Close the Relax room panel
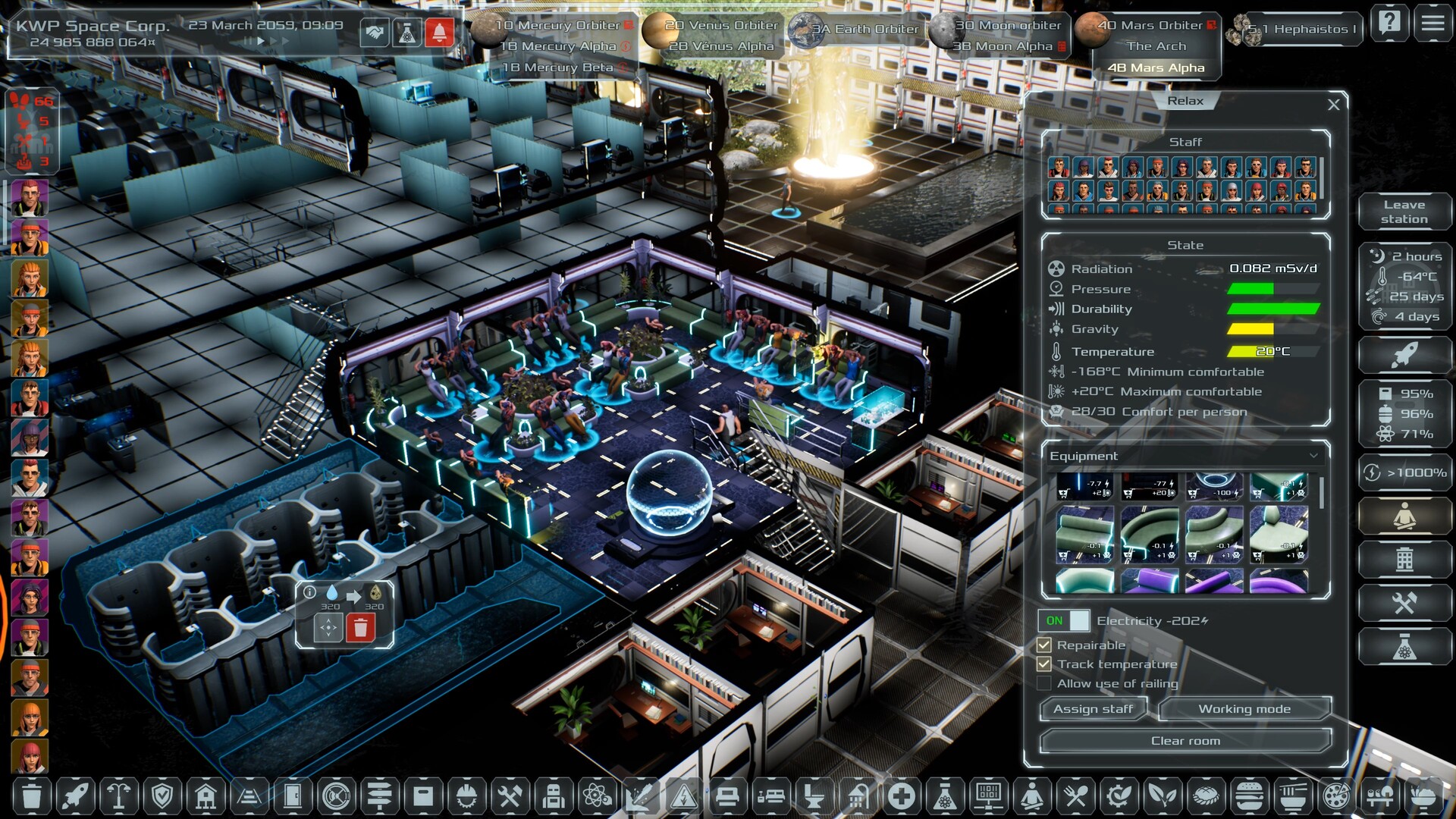1456x819 pixels. click(1334, 105)
